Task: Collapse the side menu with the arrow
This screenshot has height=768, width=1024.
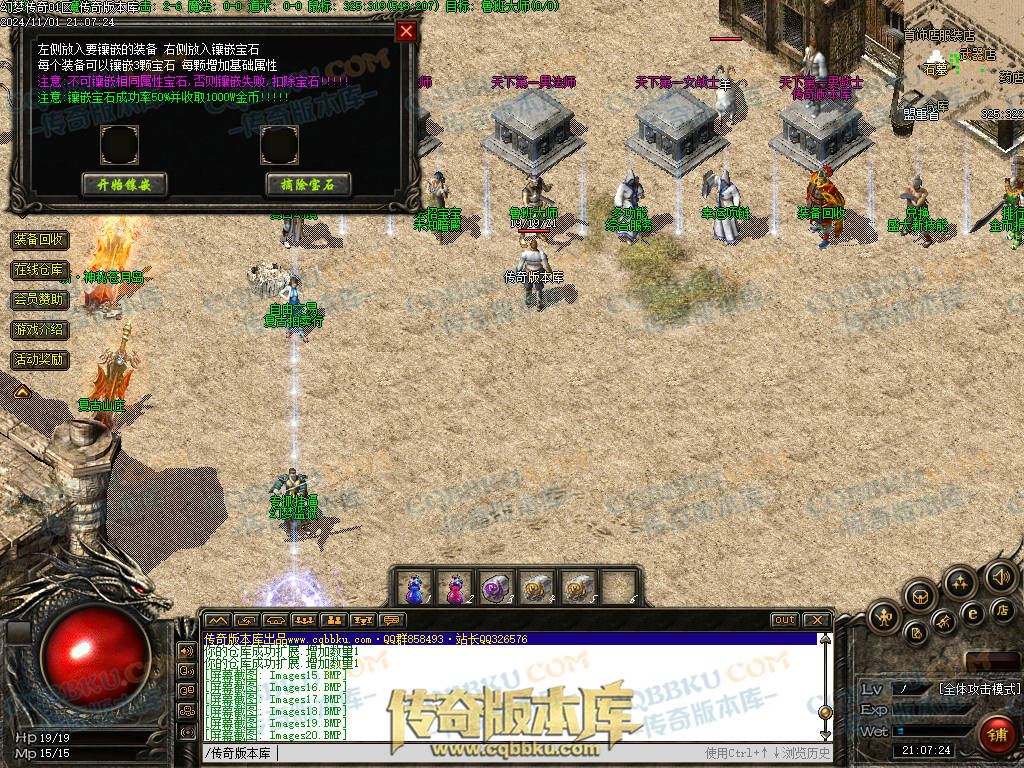Action: [x=21, y=388]
